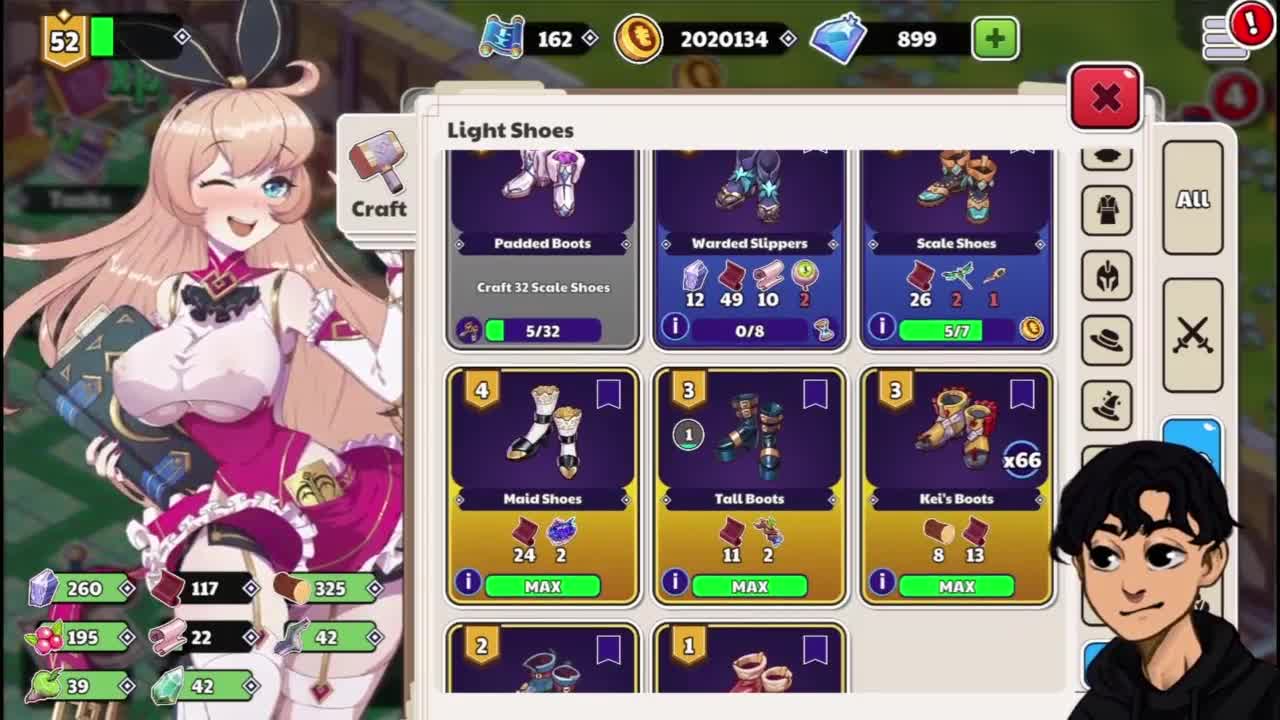Viewport: 1280px width, 720px height.
Task: Select the All category tab
Action: (1192, 199)
